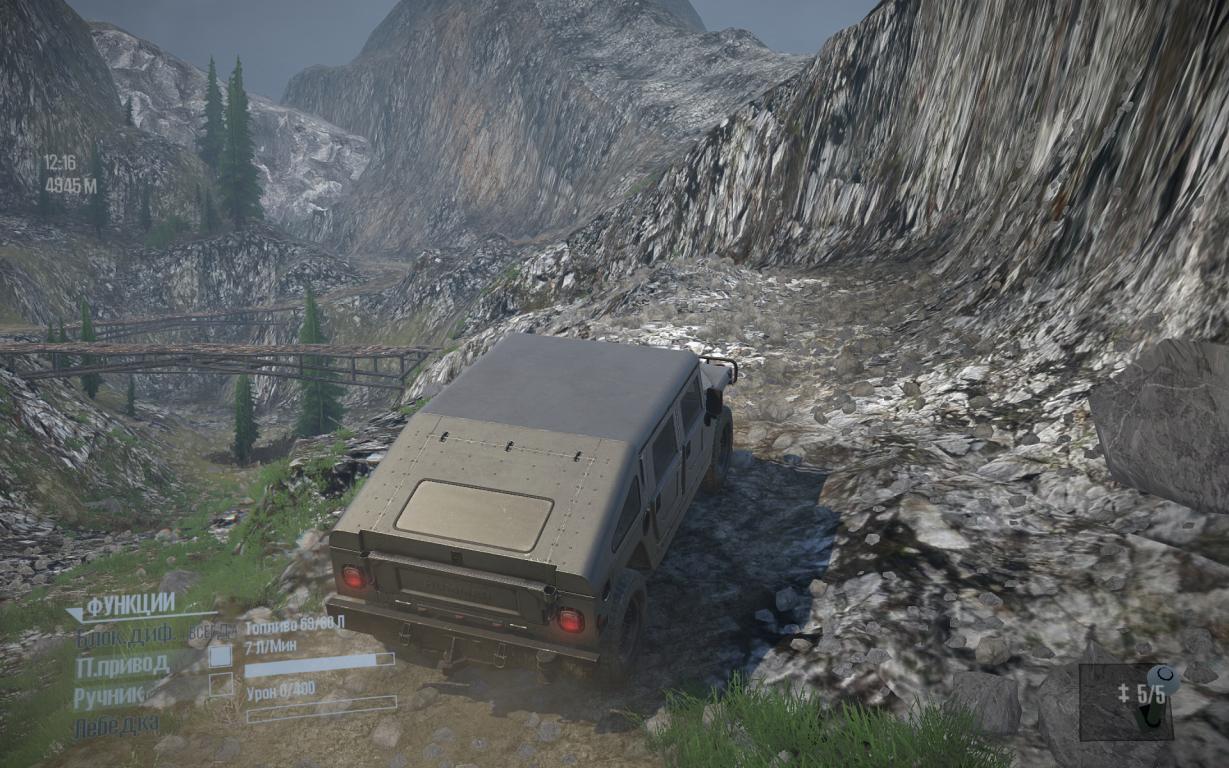This screenshot has width=1229, height=768.
Task: Tick the Ручник checkbox
Action: click(220, 685)
